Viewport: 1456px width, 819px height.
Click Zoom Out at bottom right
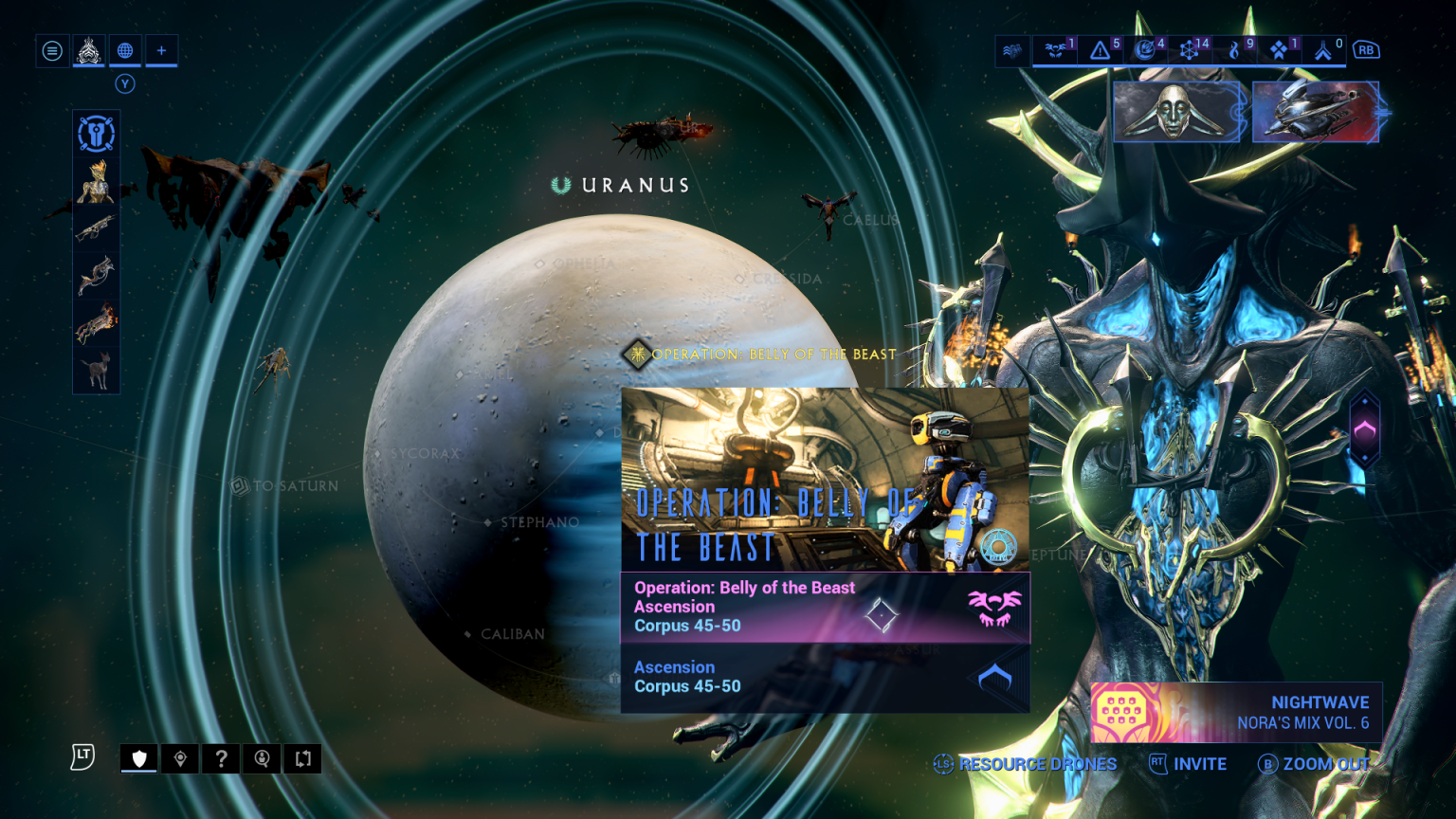coord(1326,764)
